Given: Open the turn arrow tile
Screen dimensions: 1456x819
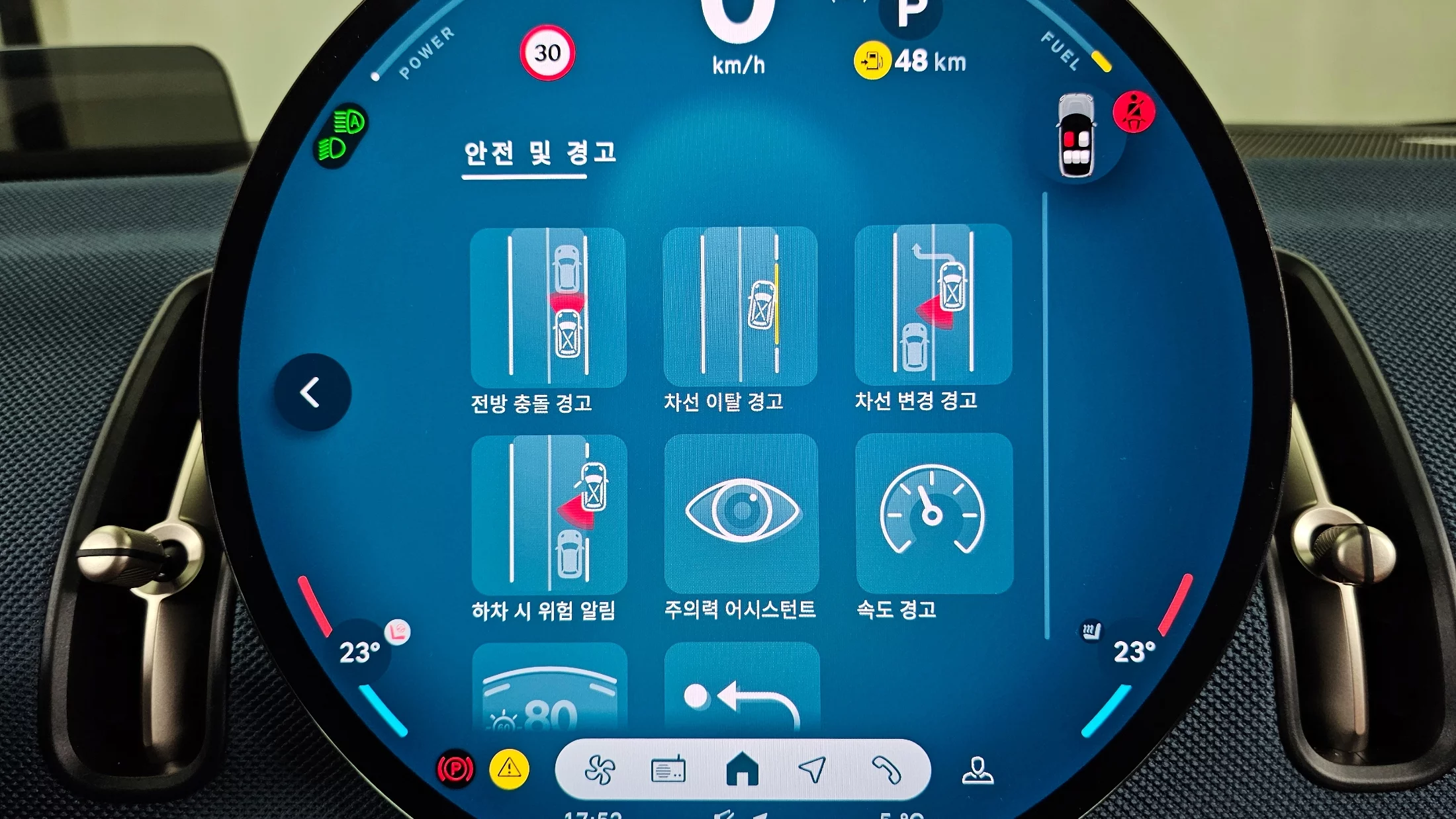Looking at the screenshot, I should point(742,688).
